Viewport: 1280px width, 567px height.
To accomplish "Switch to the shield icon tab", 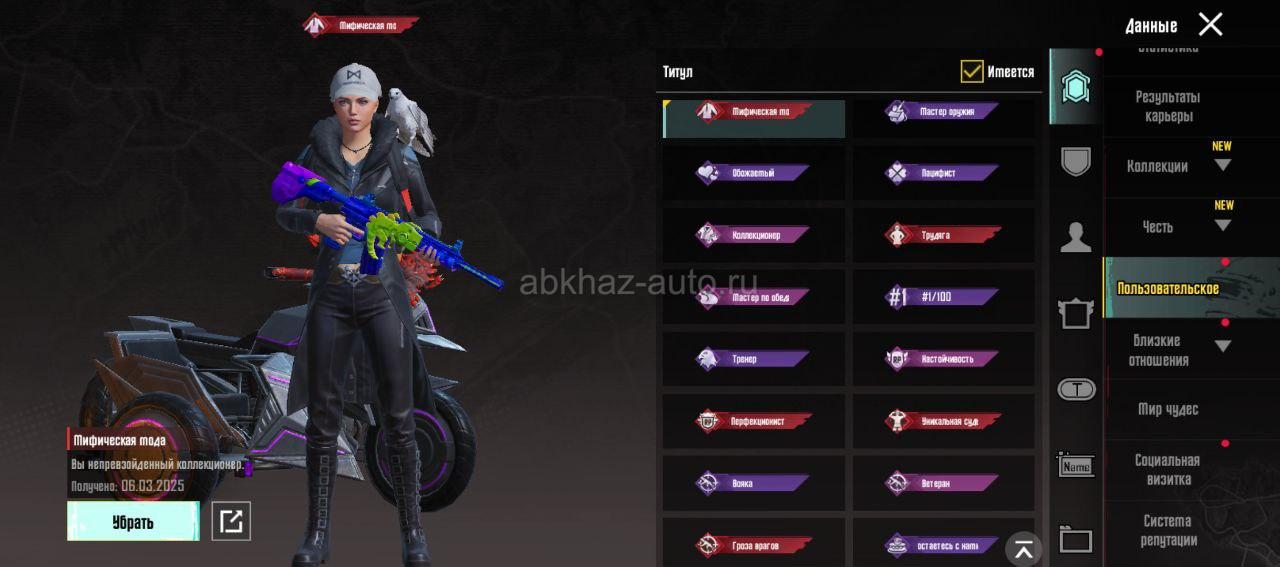I will (x=1076, y=161).
